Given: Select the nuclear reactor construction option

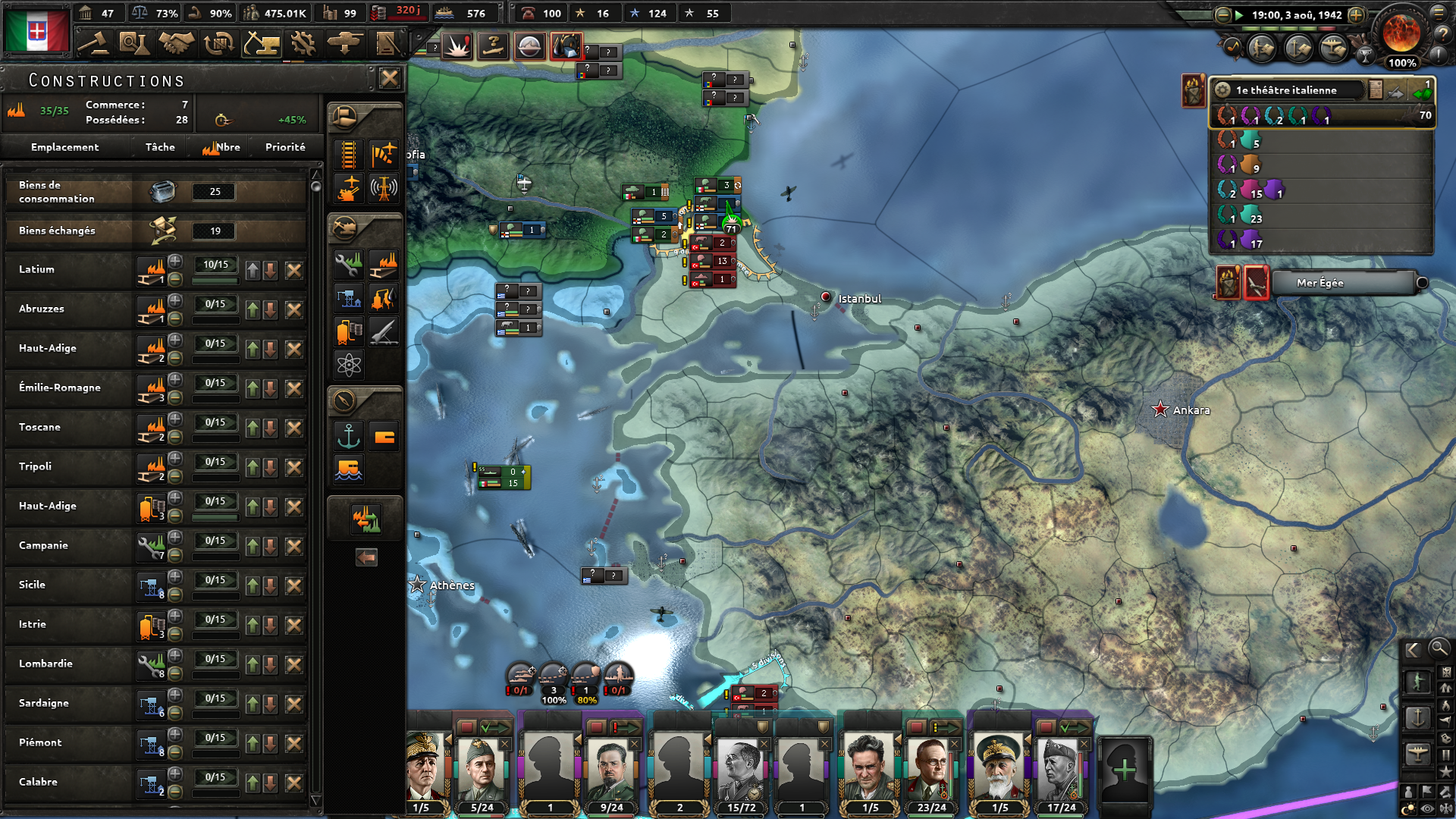Looking at the screenshot, I should coord(348,362).
